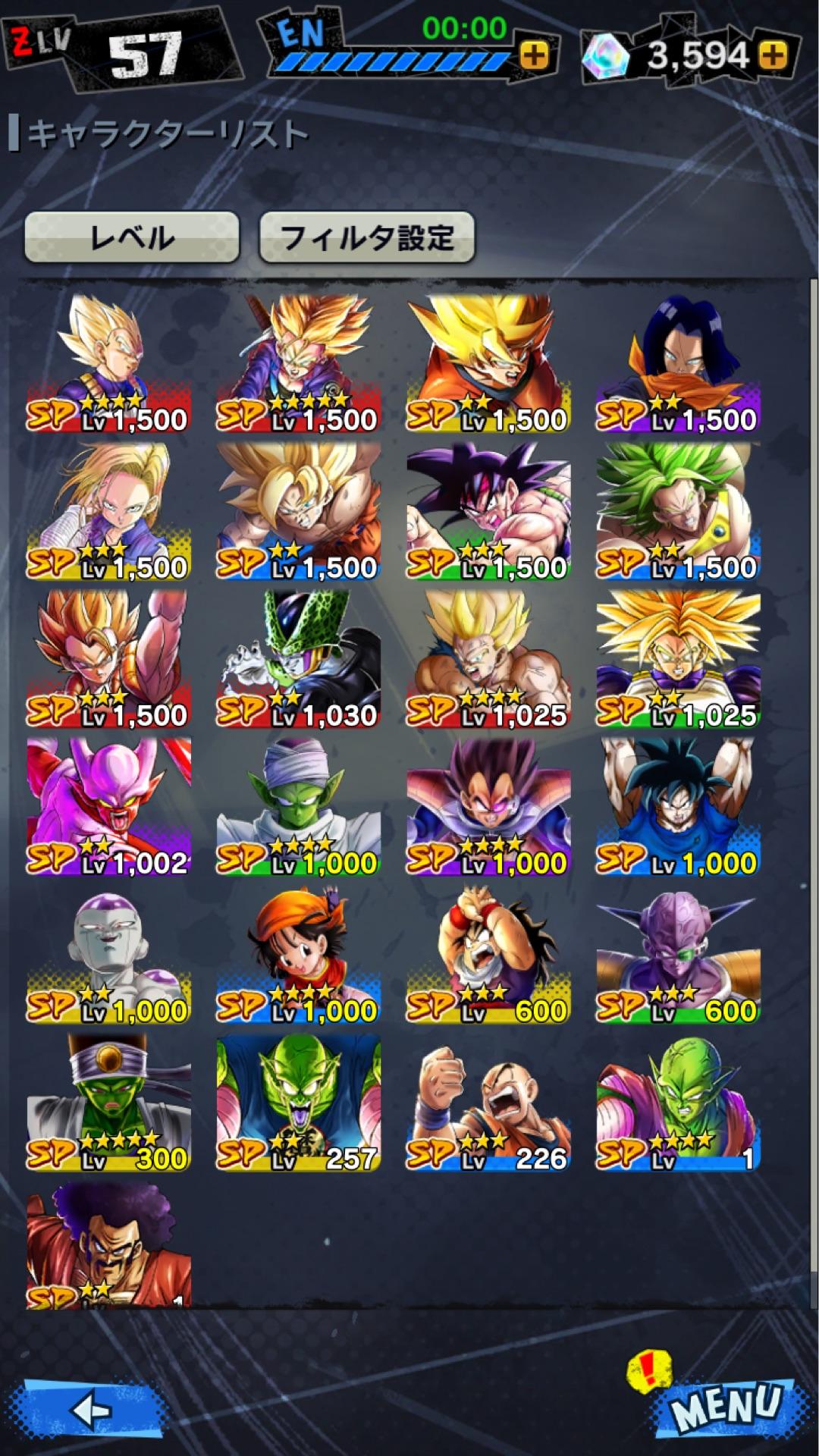Open the レベル sort button
Screen dimensions: 819x1456
point(132,238)
